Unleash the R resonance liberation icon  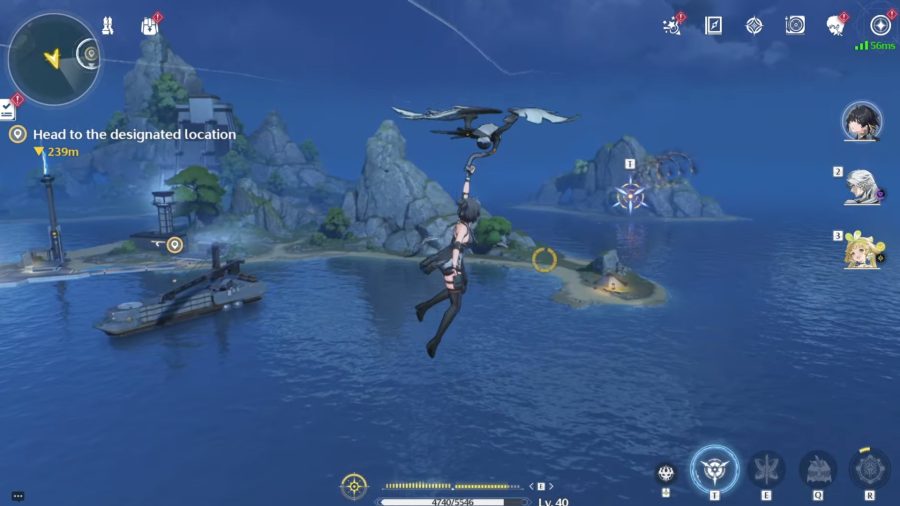869,469
